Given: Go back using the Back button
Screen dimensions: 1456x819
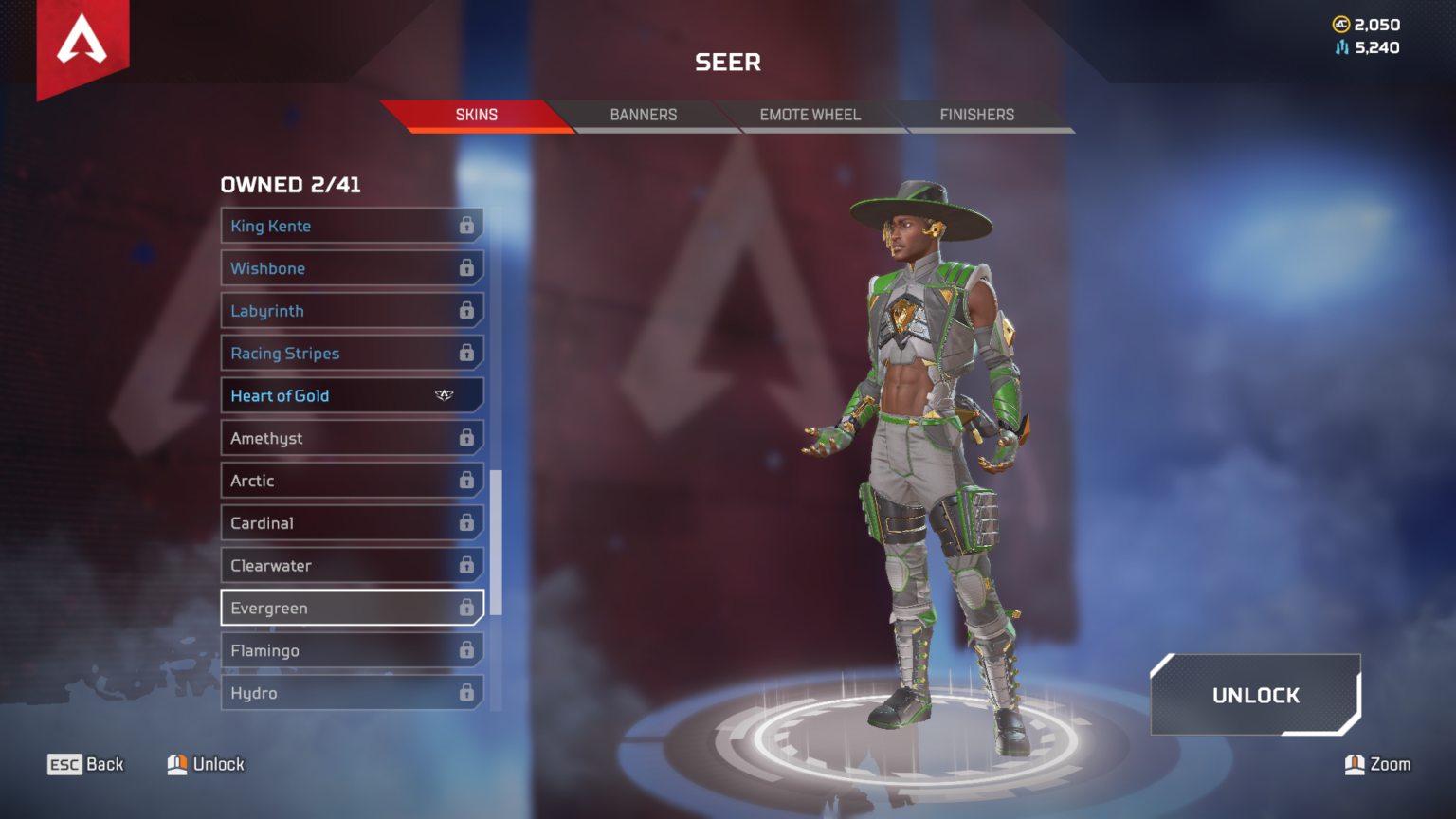Looking at the screenshot, I should pos(86,764).
